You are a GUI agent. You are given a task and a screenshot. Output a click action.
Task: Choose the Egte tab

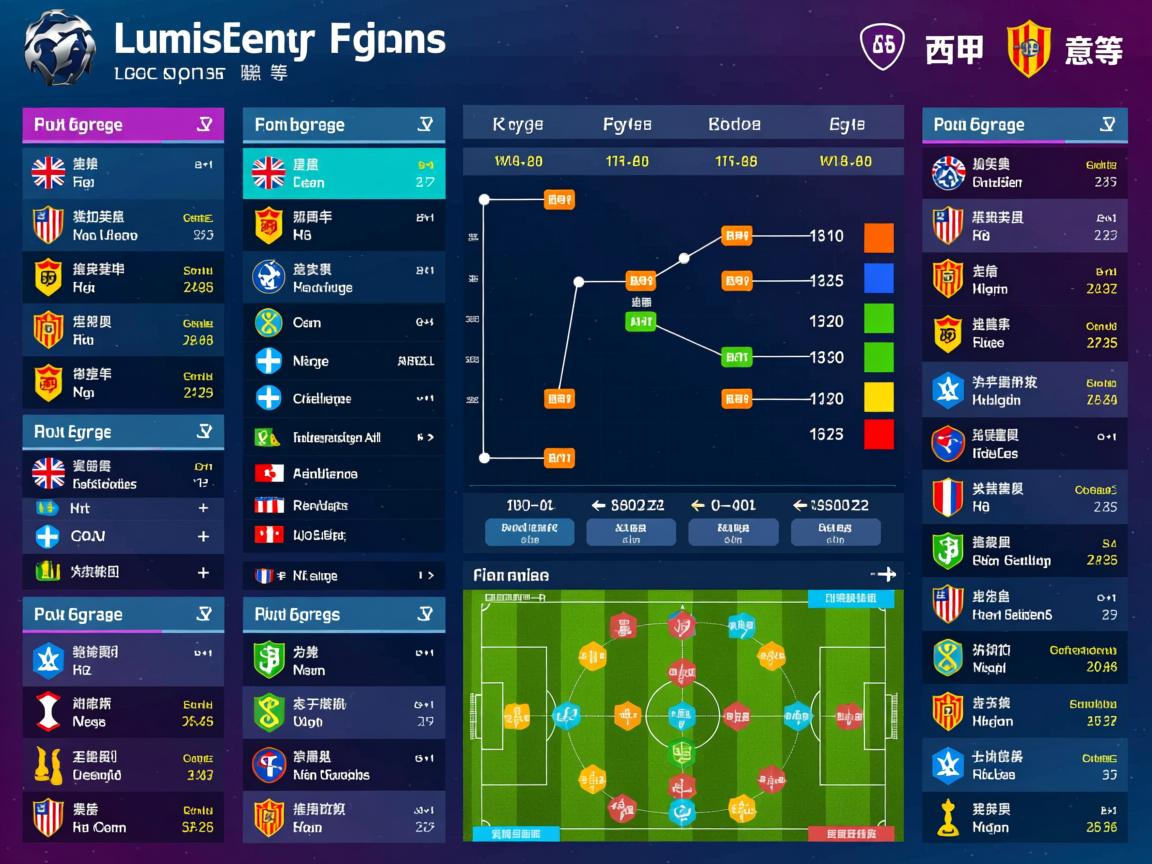click(846, 125)
